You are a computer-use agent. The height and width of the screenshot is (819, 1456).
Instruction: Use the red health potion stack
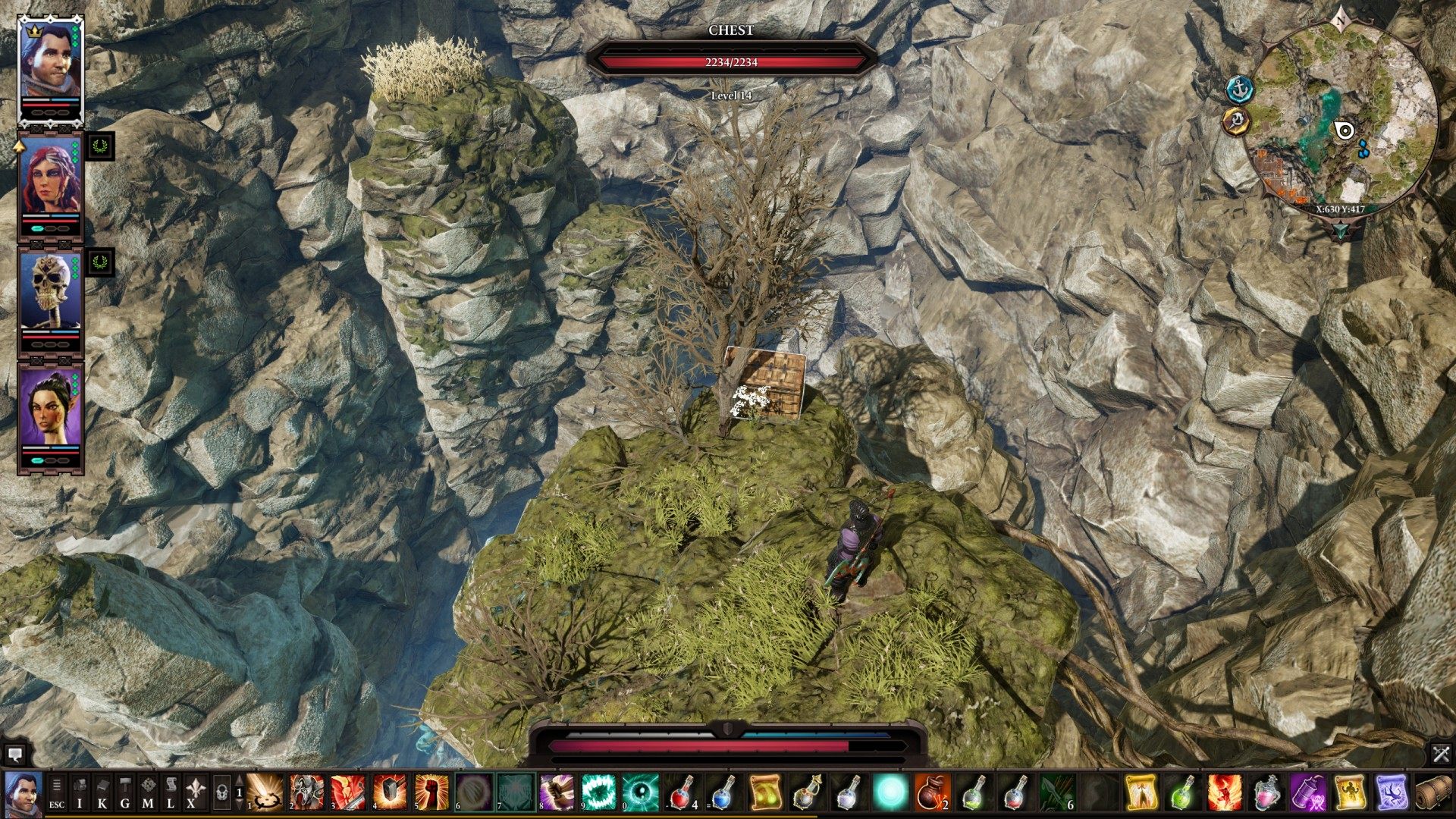tap(682, 792)
